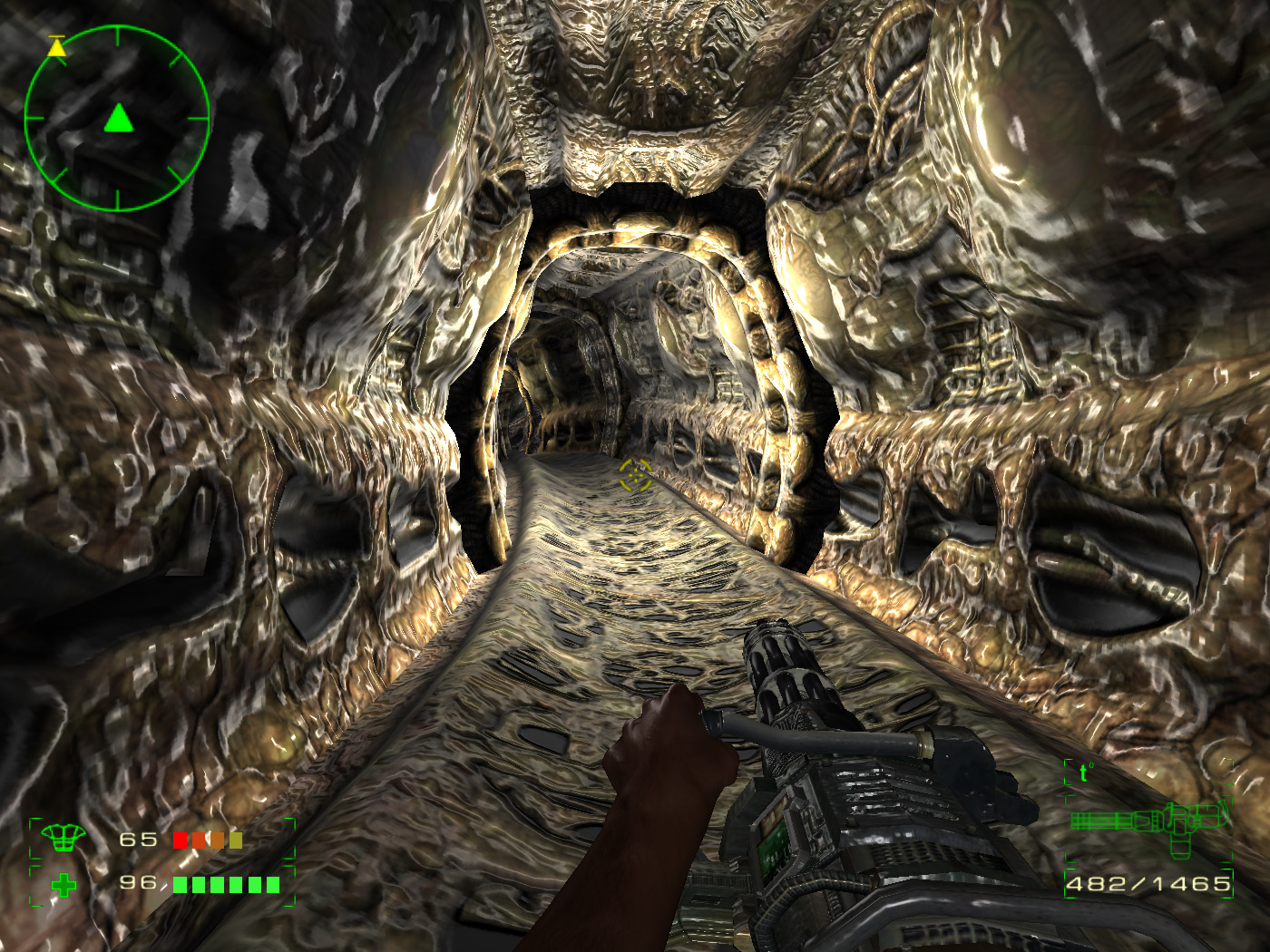
Task: Select the yellow objective marker on the radar
Action: [x=57, y=47]
